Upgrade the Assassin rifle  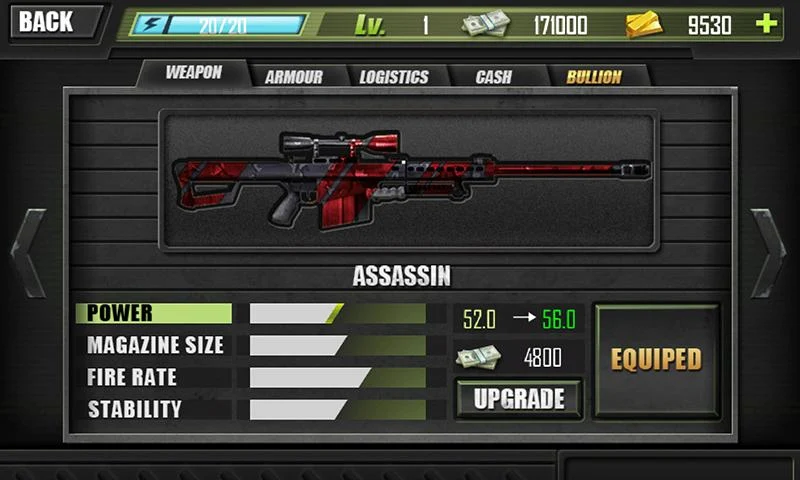coord(519,399)
